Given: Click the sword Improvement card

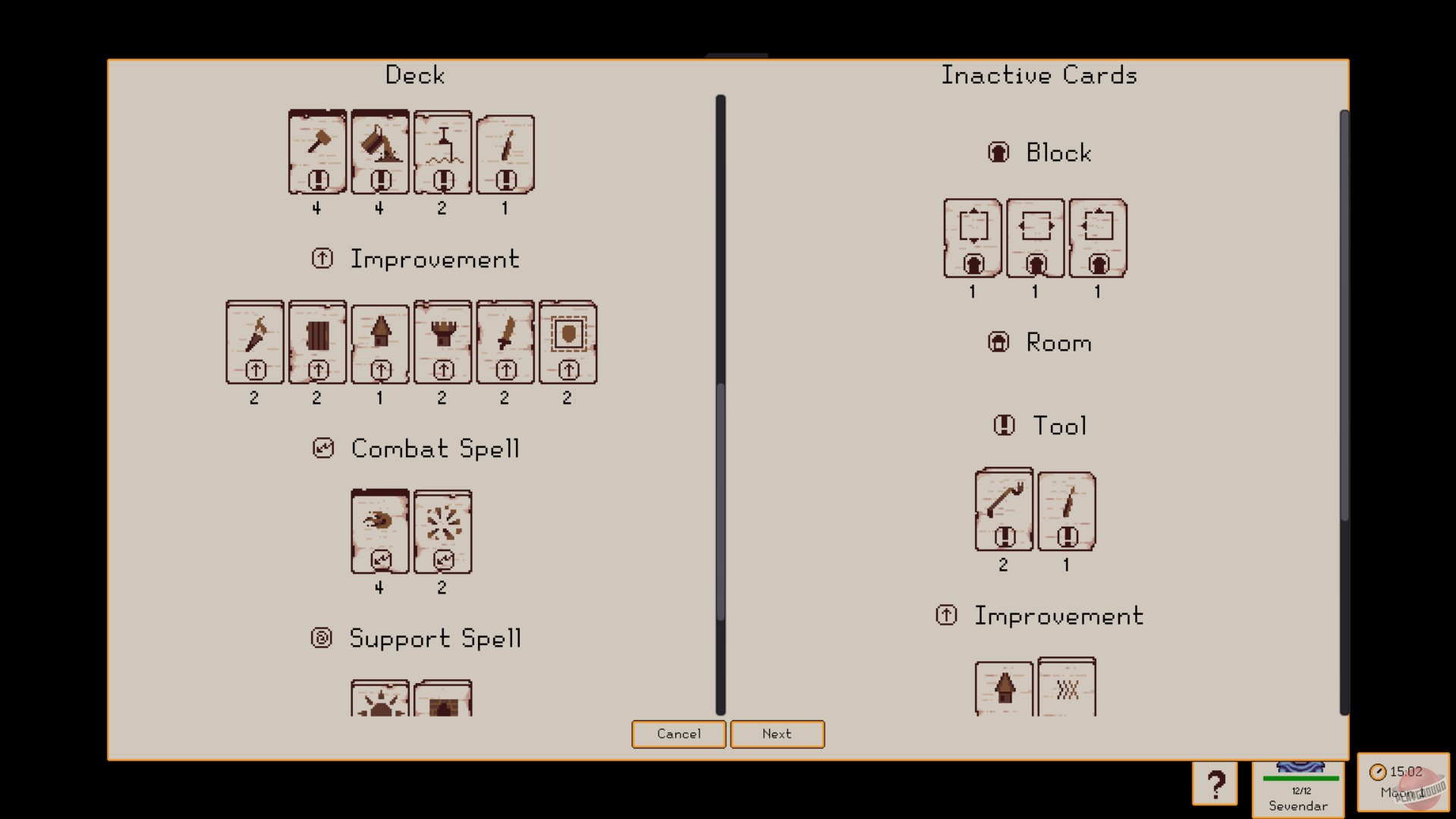Looking at the screenshot, I should click(505, 342).
